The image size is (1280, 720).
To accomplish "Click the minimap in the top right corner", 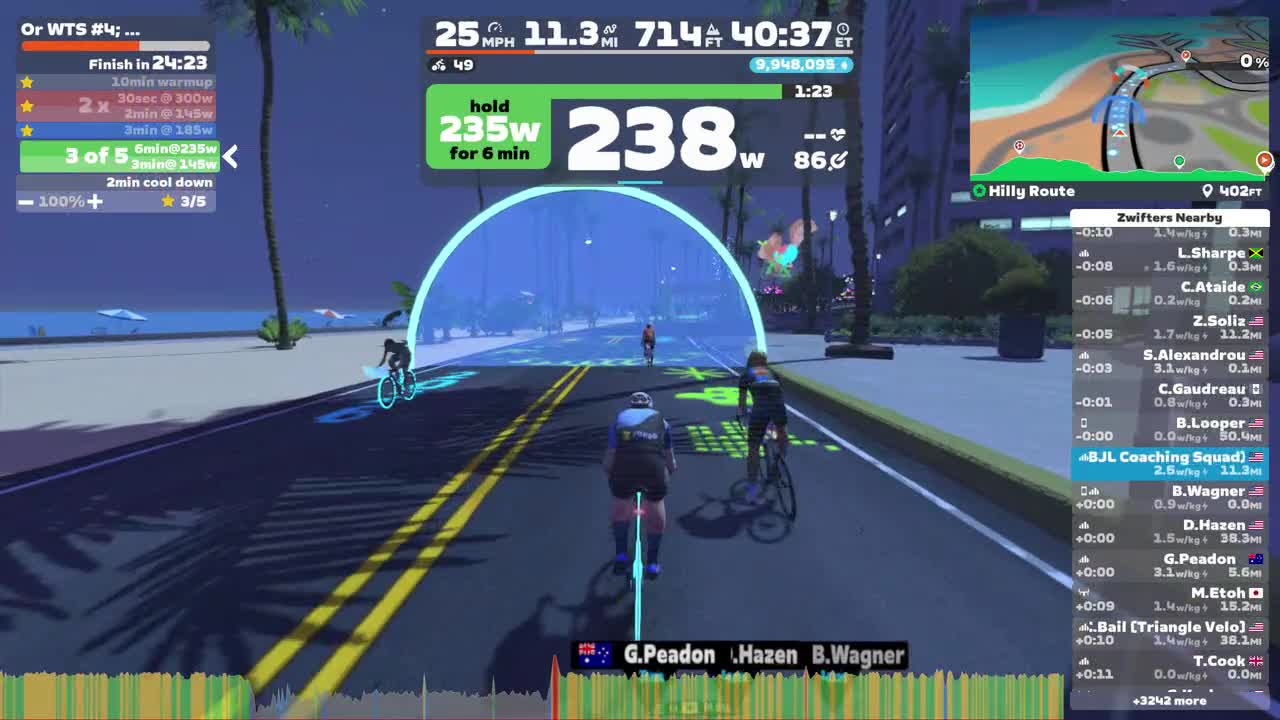I will point(1120,95).
